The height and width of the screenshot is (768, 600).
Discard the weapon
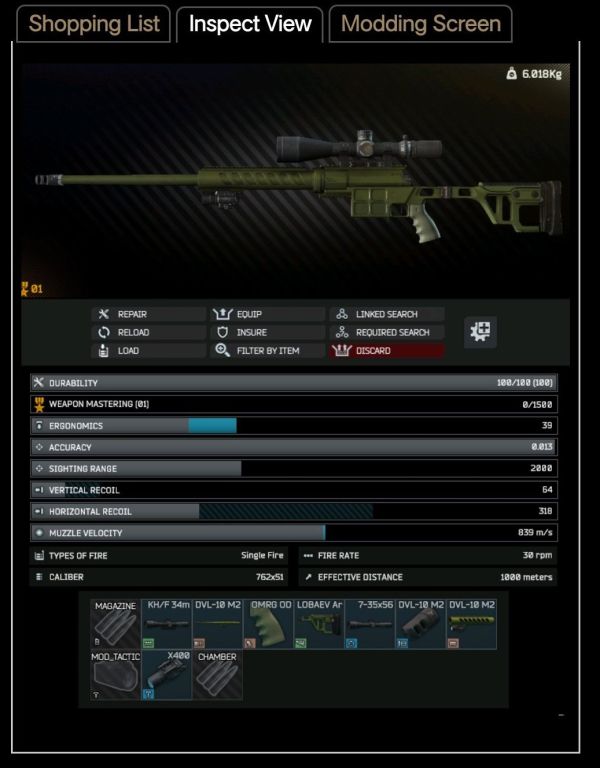(x=388, y=351)
